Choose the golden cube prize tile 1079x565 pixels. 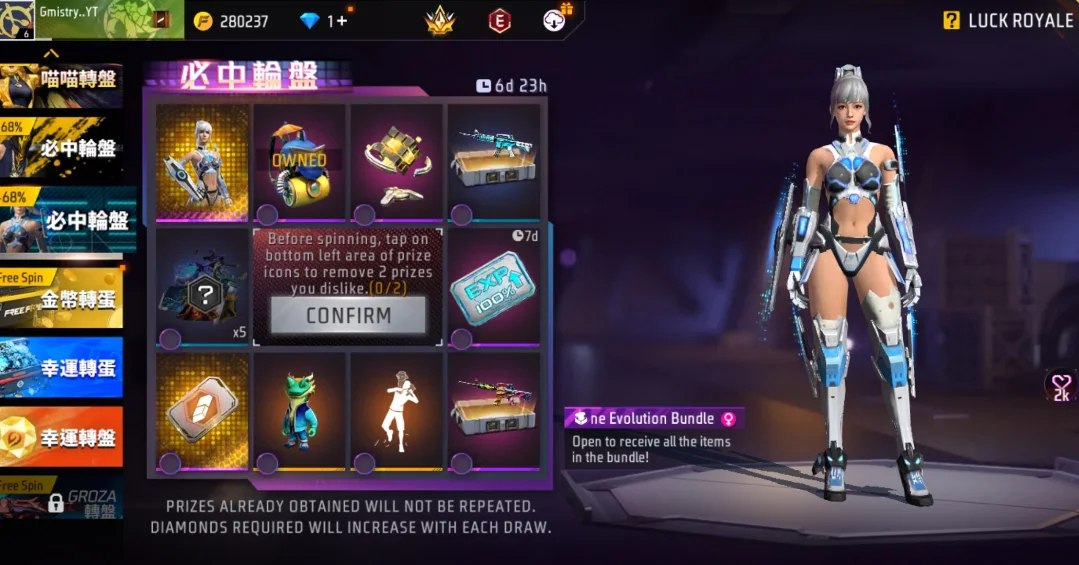click(396, 161)
